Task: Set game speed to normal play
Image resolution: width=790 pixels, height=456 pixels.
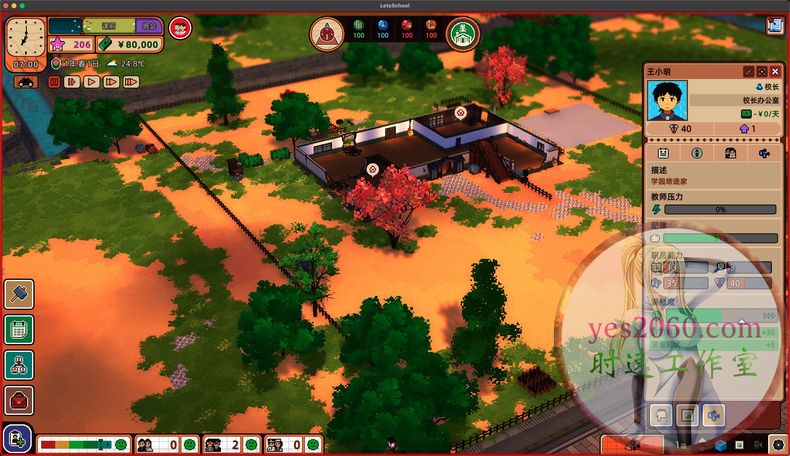Action: click(91, 82)
